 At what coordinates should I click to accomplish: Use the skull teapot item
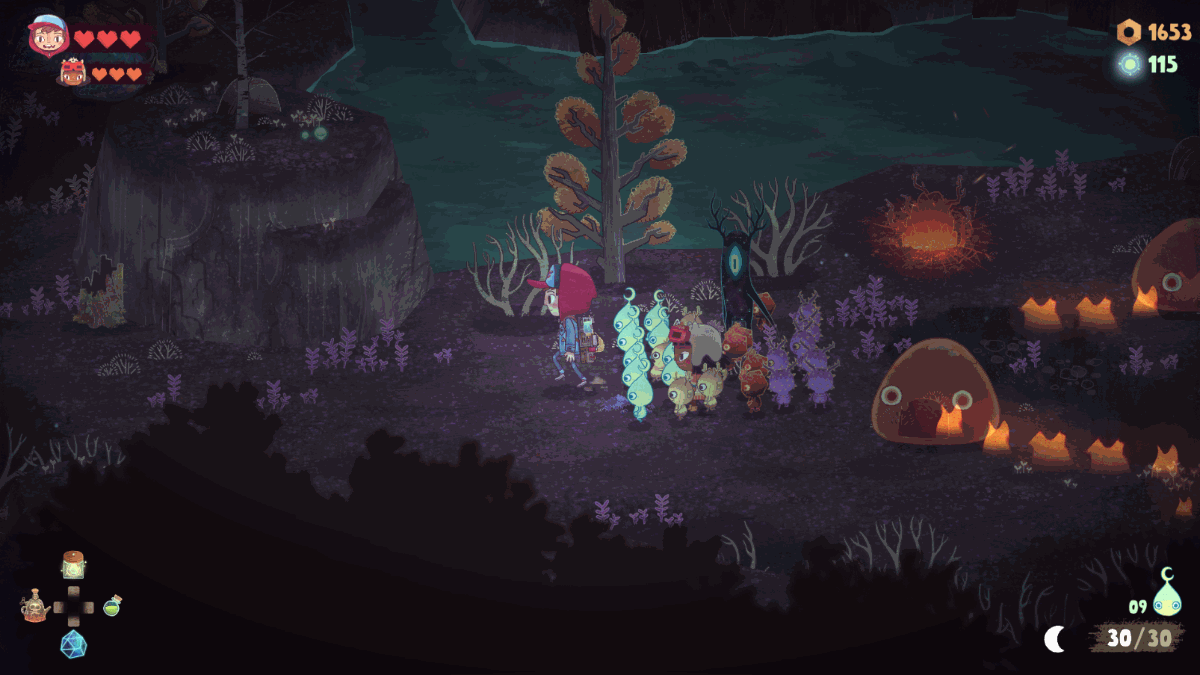click(36, 606)
